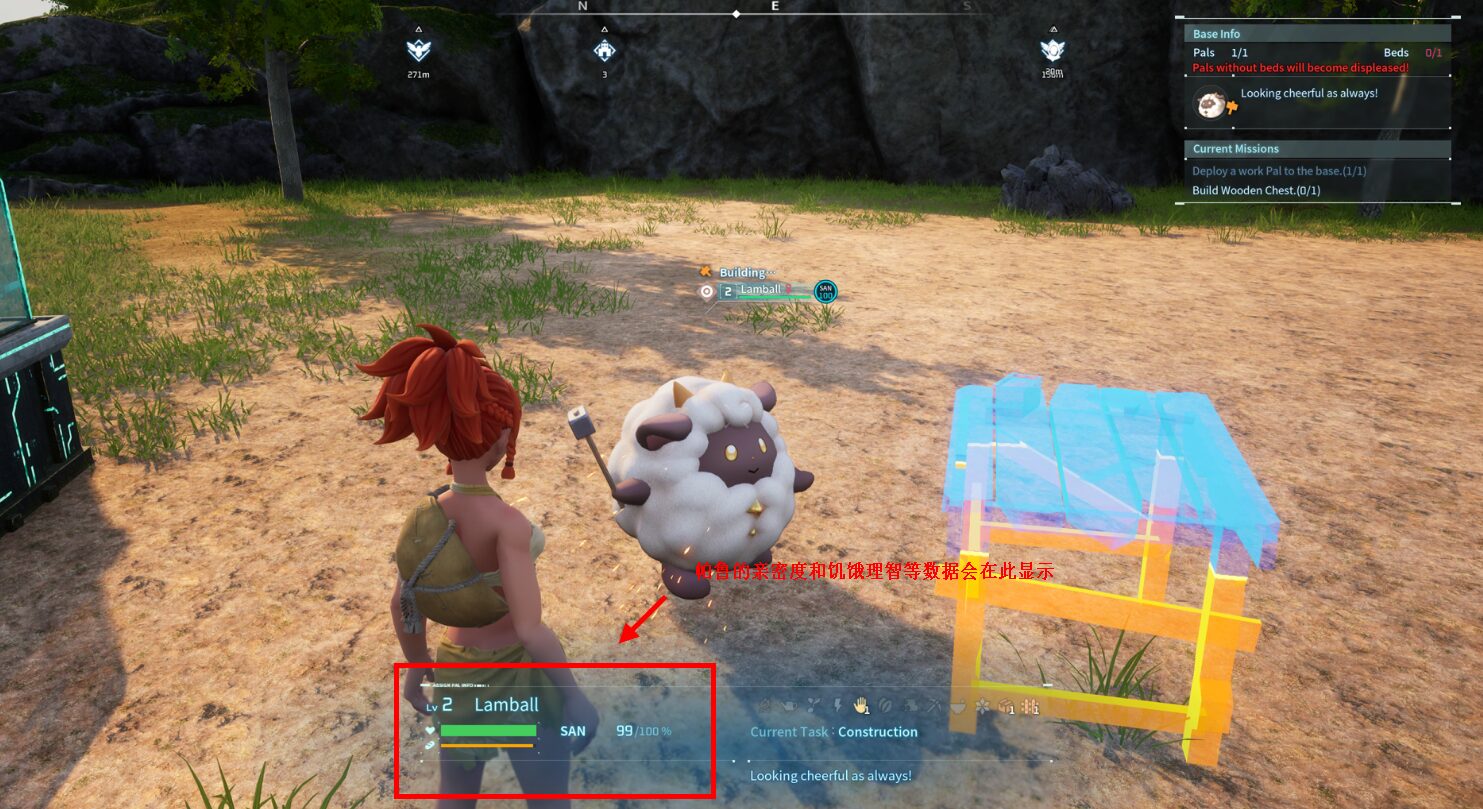Select the compass marker showing 271m

point(418,50)
